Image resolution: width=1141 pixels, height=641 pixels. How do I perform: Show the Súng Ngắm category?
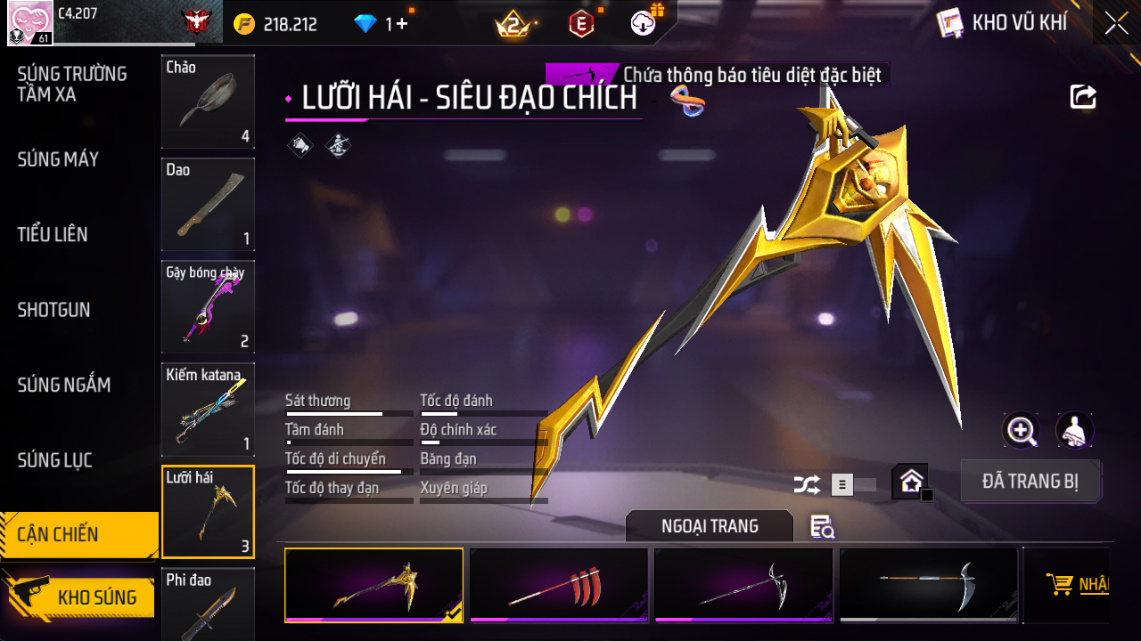64,385
